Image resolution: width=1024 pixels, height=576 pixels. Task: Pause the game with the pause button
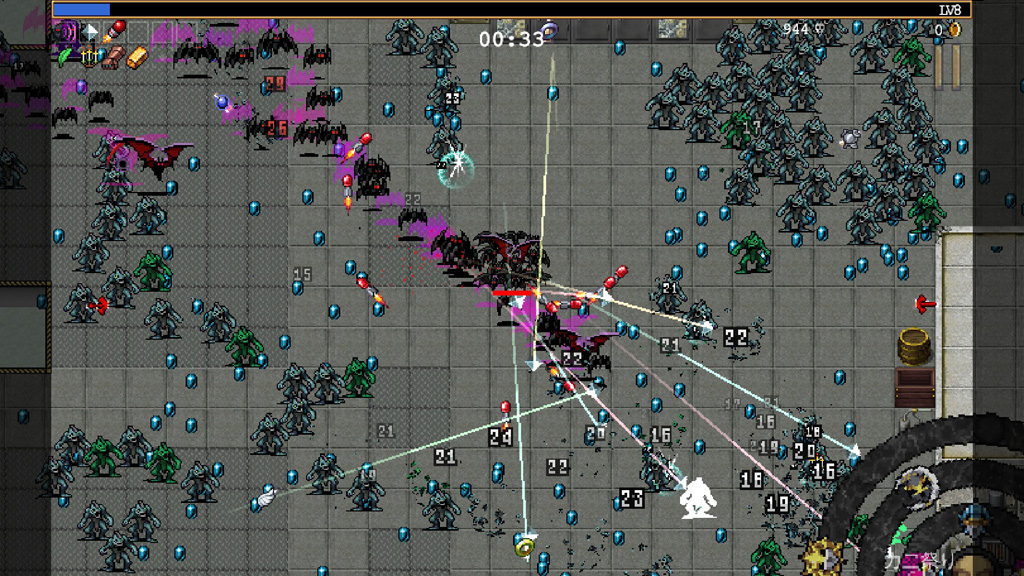(948, 66)
